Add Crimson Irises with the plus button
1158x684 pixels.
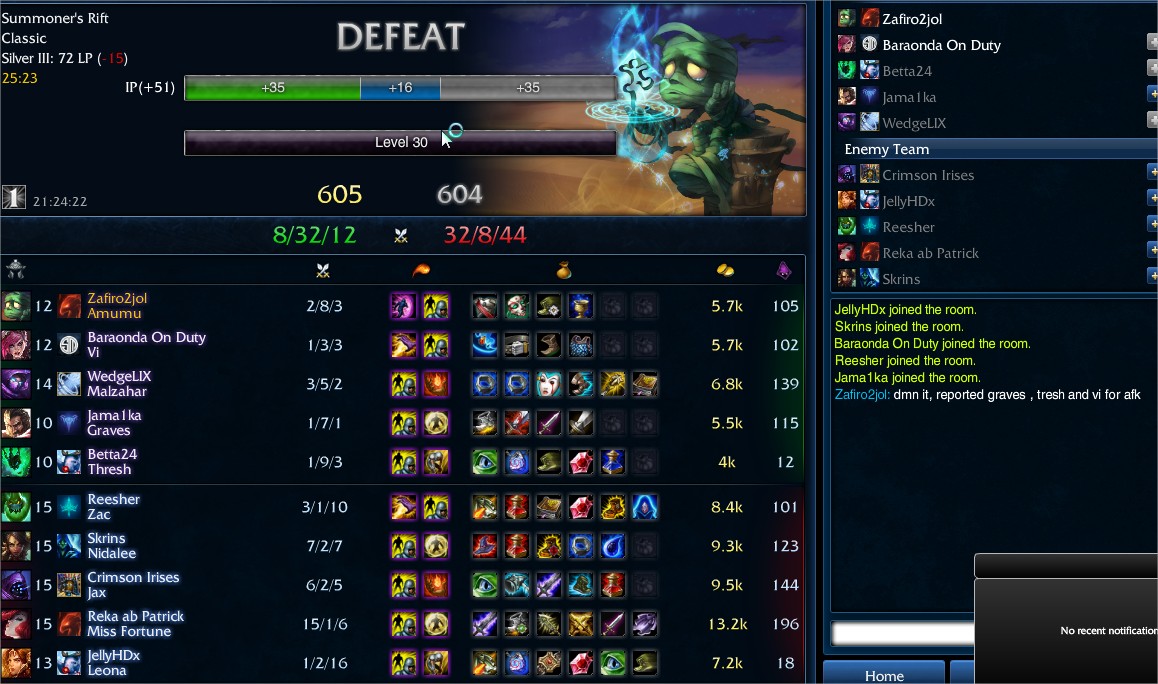pyautogui.click(x=1152, y=173)
